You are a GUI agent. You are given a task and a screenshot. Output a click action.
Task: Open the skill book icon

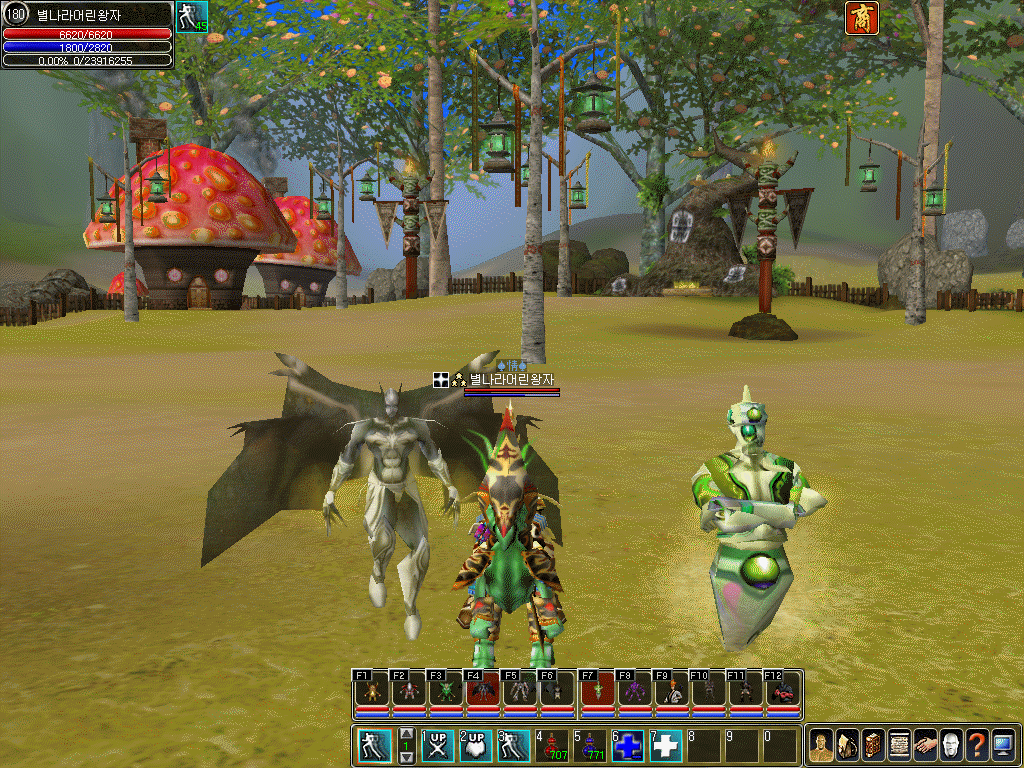coord(872,745)
